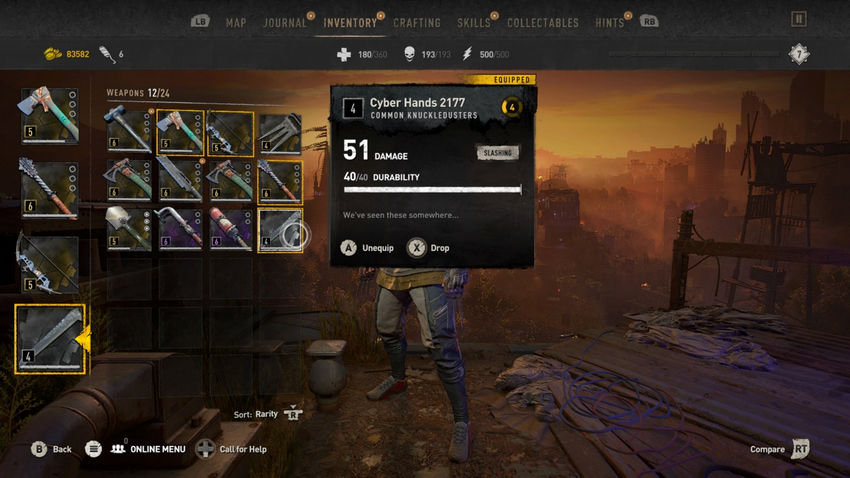The height and width of the screenshot is (478, 850).
Task: Open the question mark help badge
Action: (798, 54)
